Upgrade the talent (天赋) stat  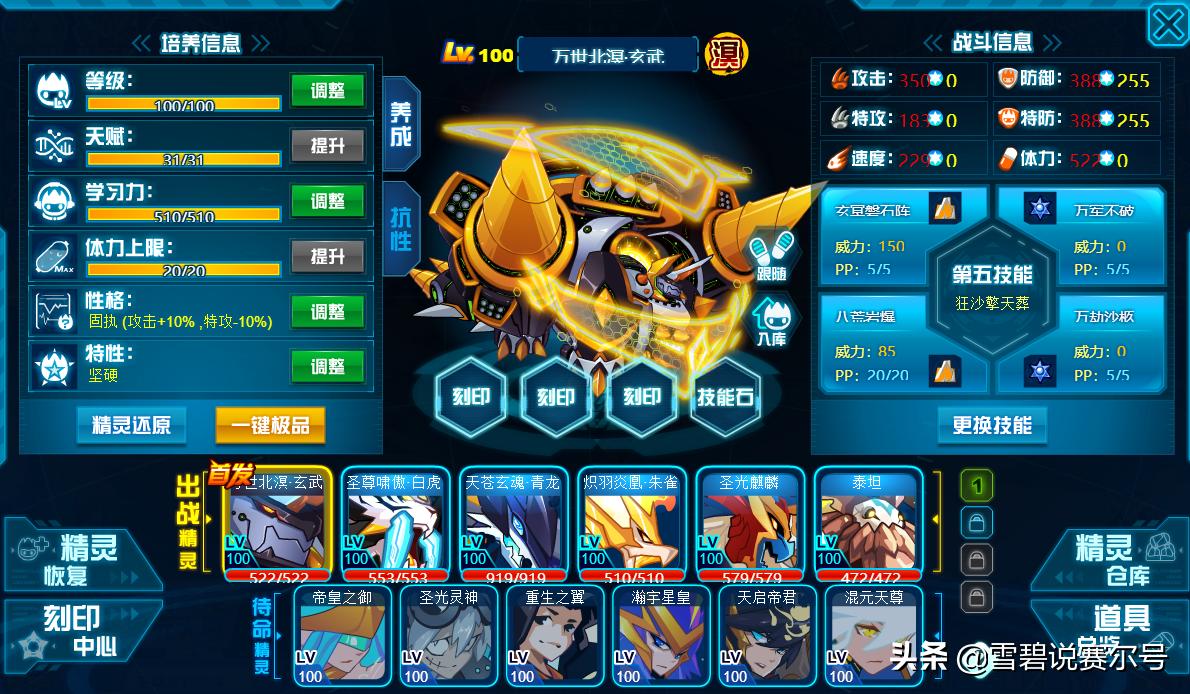click(x=327, y=146)
